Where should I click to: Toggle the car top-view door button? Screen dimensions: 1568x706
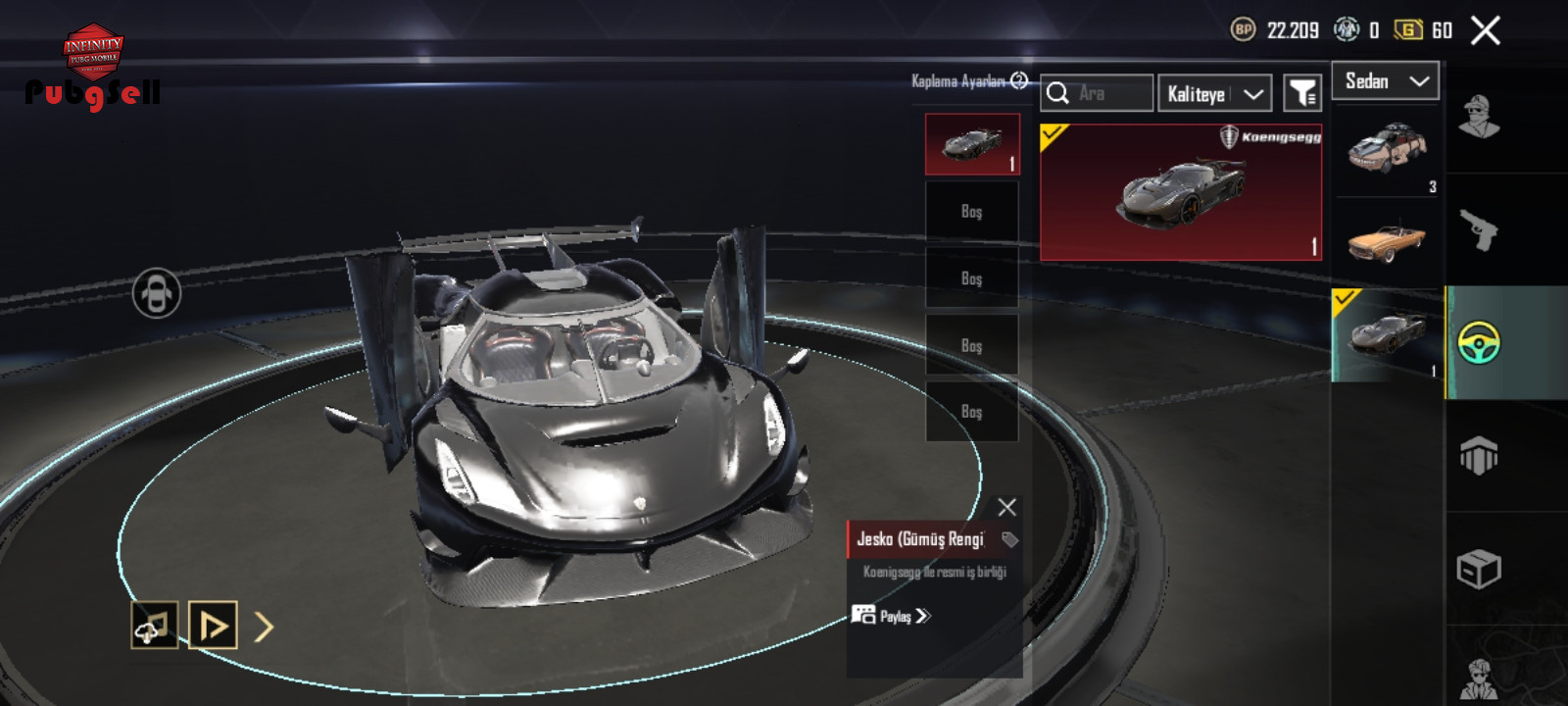coord(157,293)
